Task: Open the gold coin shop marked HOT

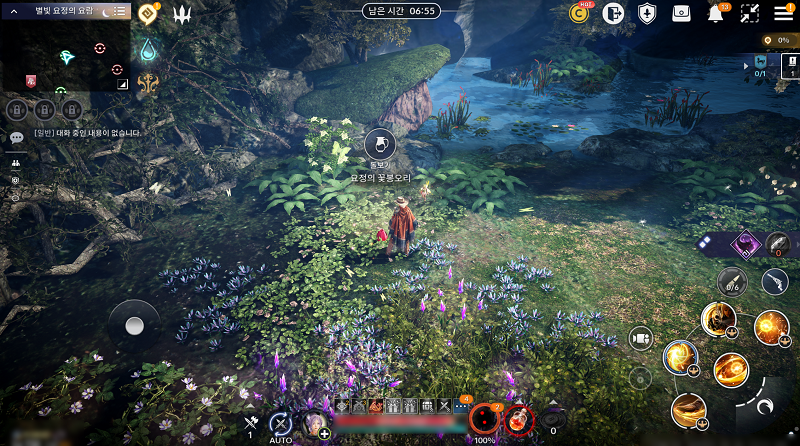Action: coord(579,13)
